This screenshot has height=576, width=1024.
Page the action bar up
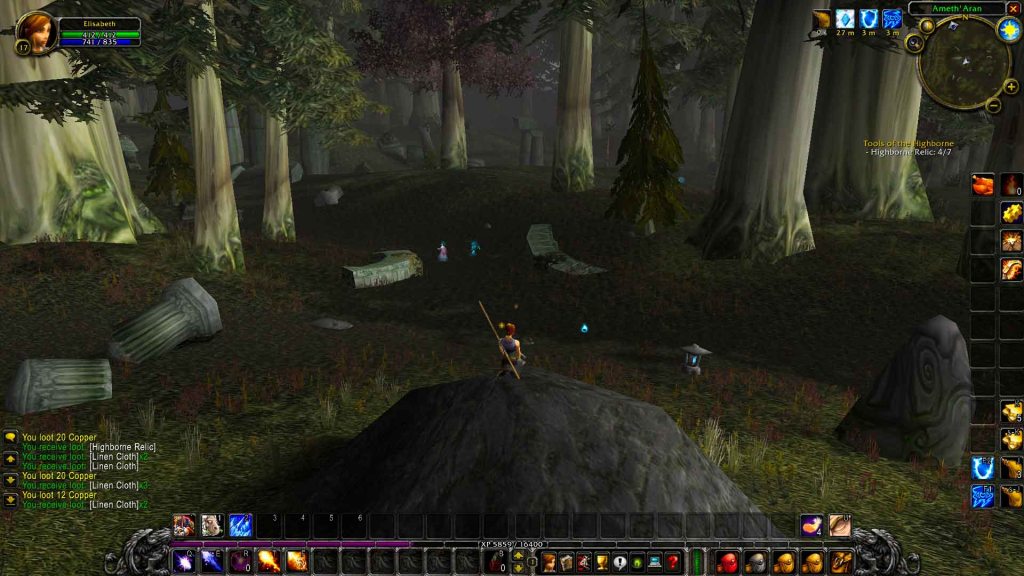tap(518, 555)
